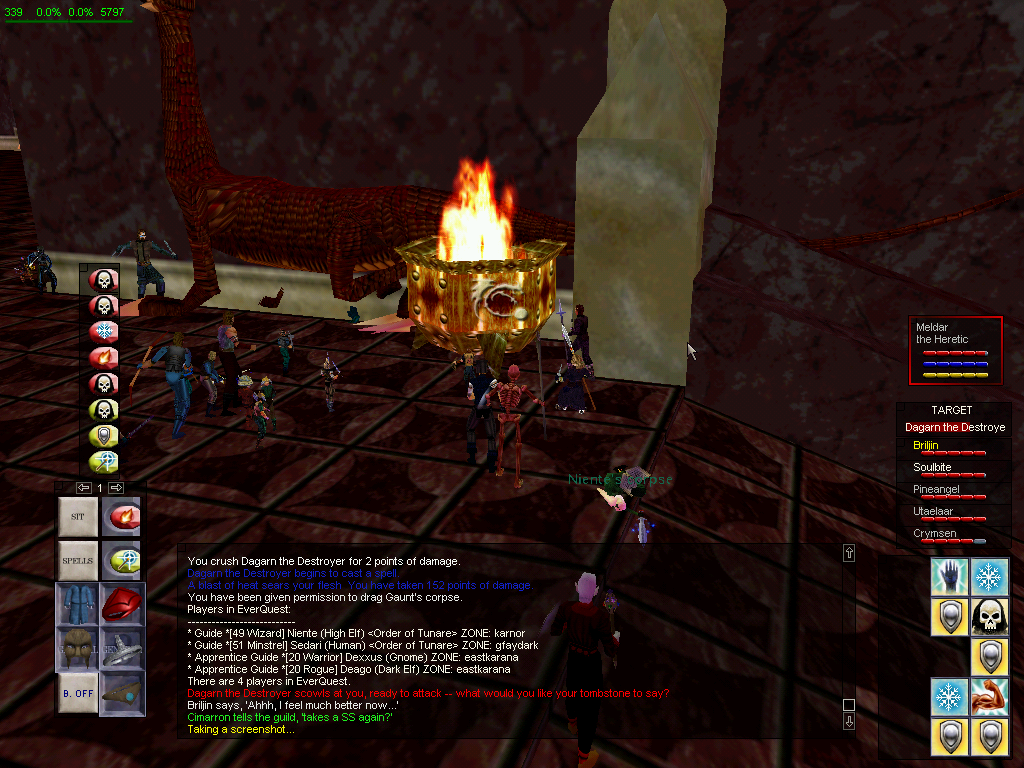Go to previous hotbutton page arrow

84,487
